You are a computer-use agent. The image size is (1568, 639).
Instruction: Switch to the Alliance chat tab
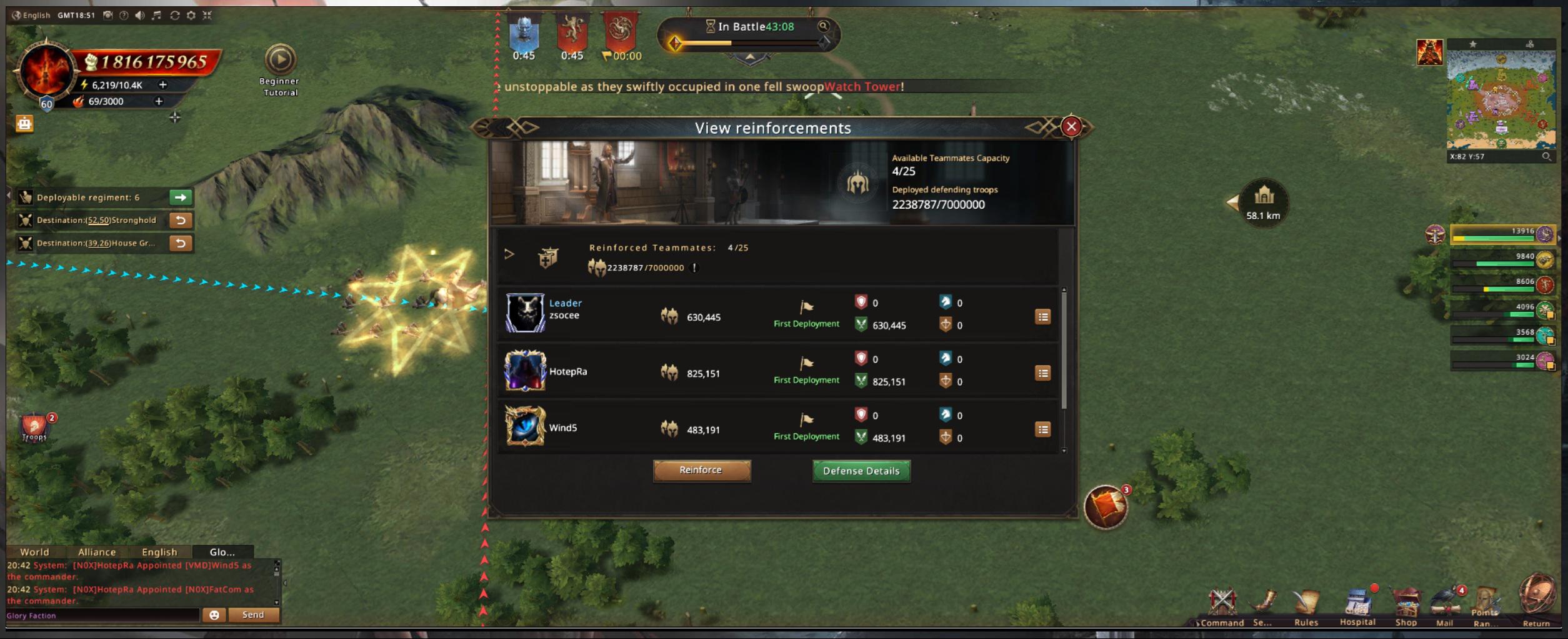97,552
